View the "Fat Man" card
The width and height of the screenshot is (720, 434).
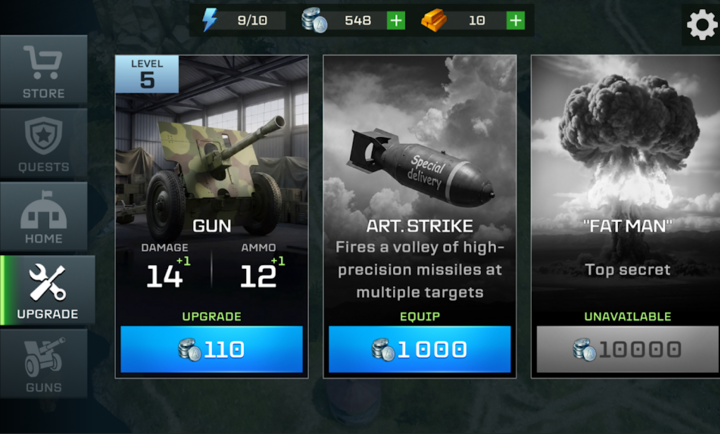(x=627, y=180)
